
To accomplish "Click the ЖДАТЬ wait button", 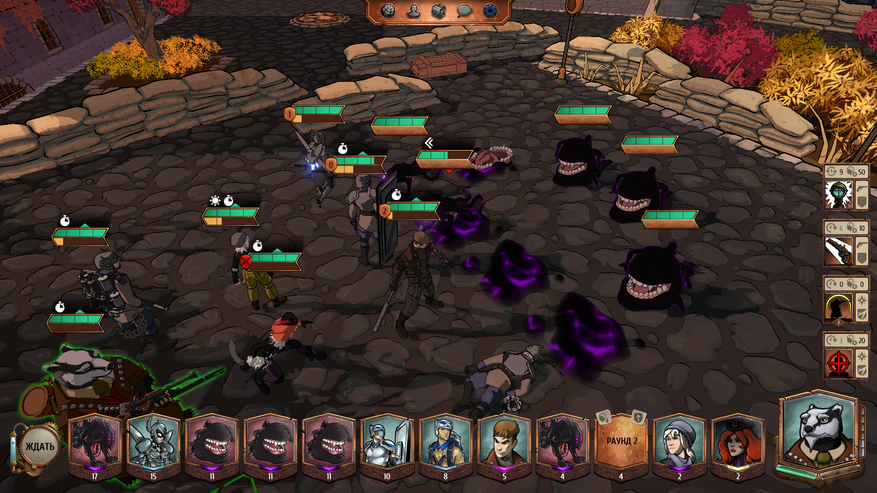I will [x=38, y=445].
